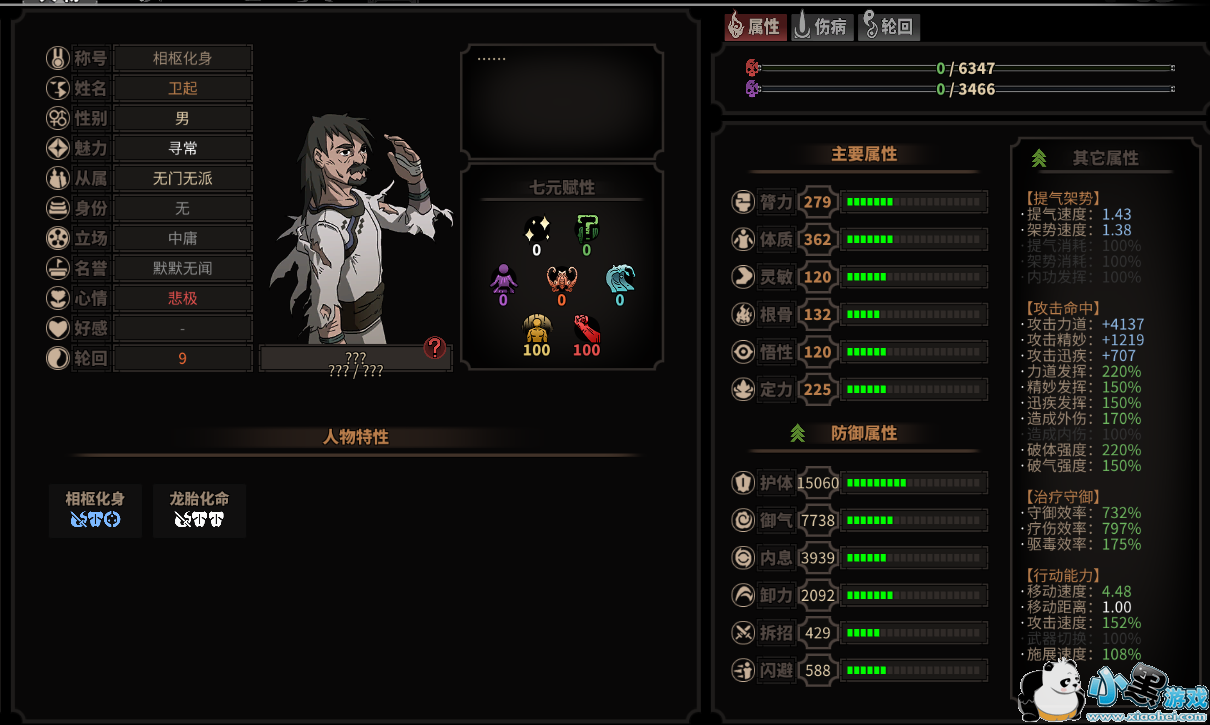1210x725 pixels.
Task: Click the 闪避 dodge attribute row
Action: point(859,670)
